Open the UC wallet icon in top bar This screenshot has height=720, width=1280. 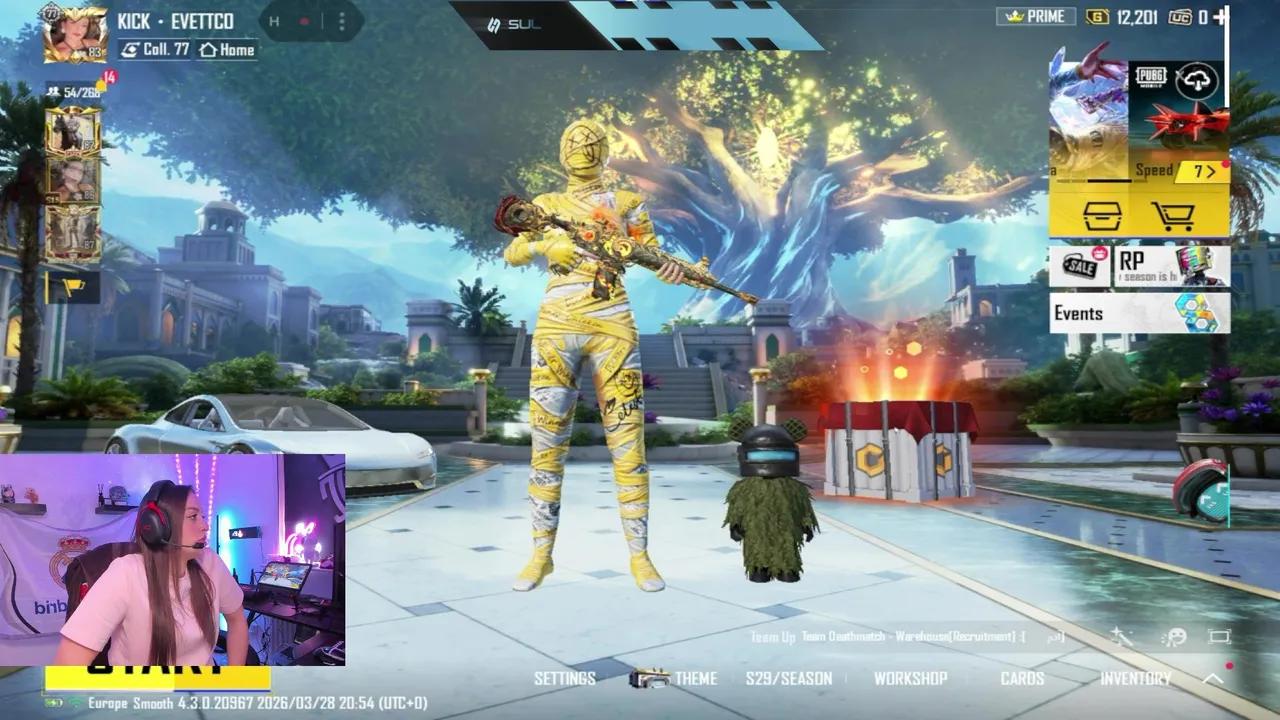(x=1180, y=17)
